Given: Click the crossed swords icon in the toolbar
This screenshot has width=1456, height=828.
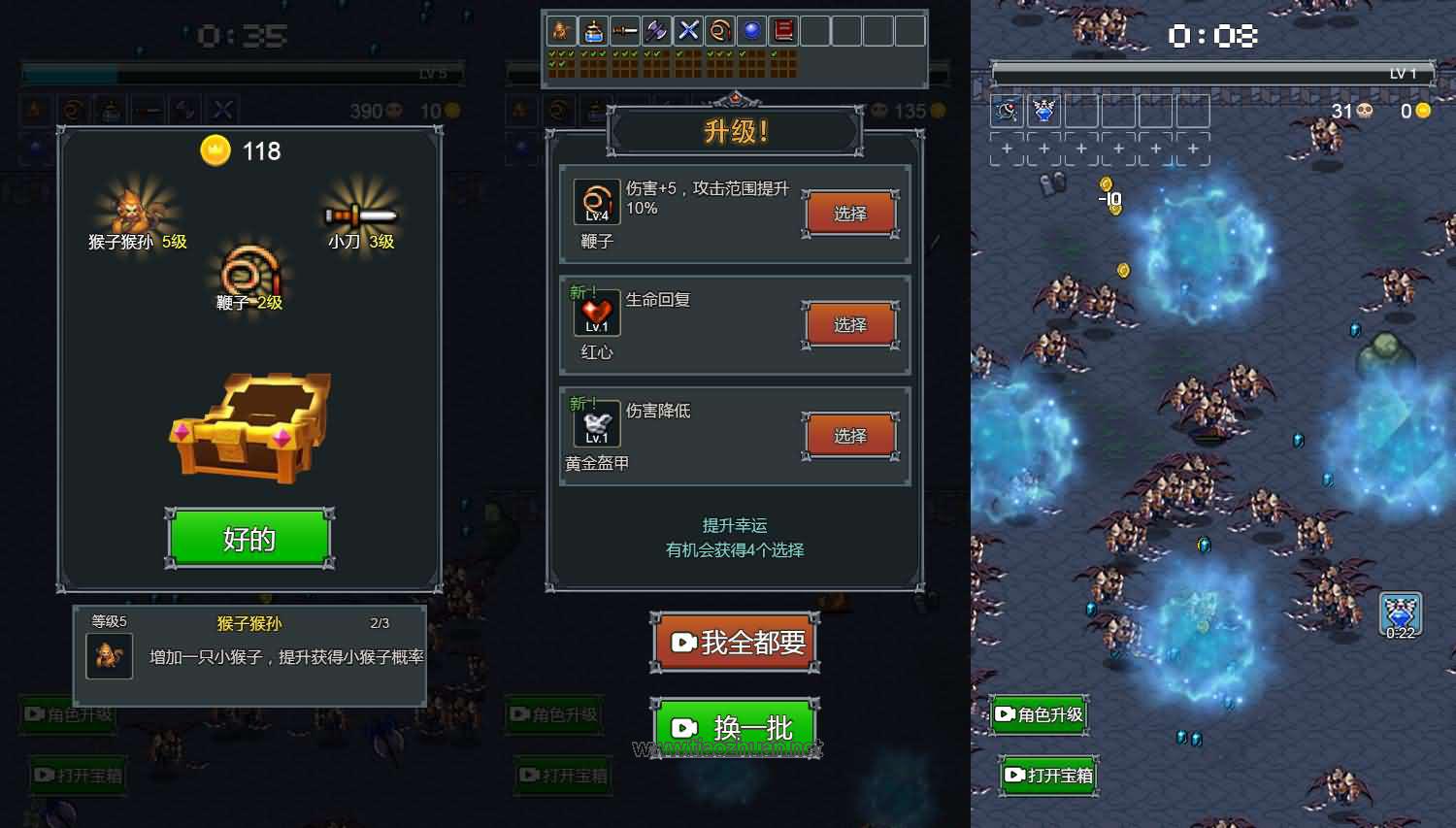Looking at the screenshot, I should click(687, 30).
